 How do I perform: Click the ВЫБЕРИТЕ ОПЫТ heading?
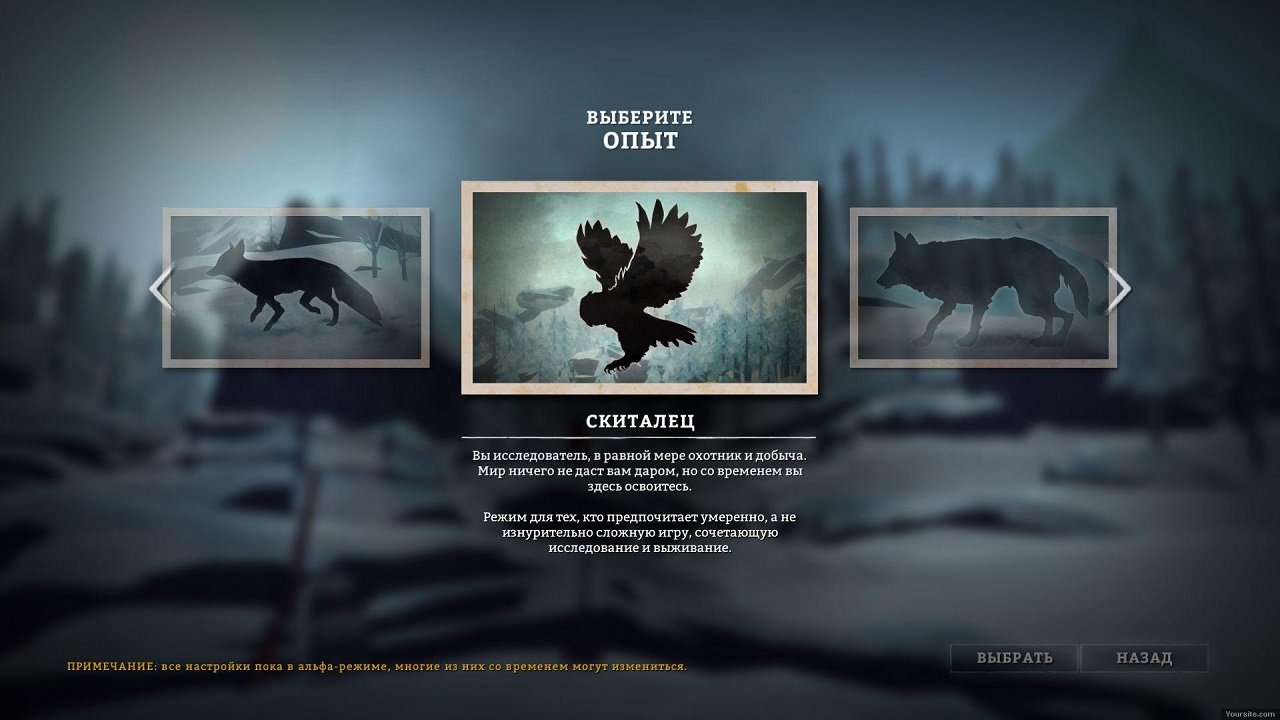pyautogui.click(x=639, y=128)
